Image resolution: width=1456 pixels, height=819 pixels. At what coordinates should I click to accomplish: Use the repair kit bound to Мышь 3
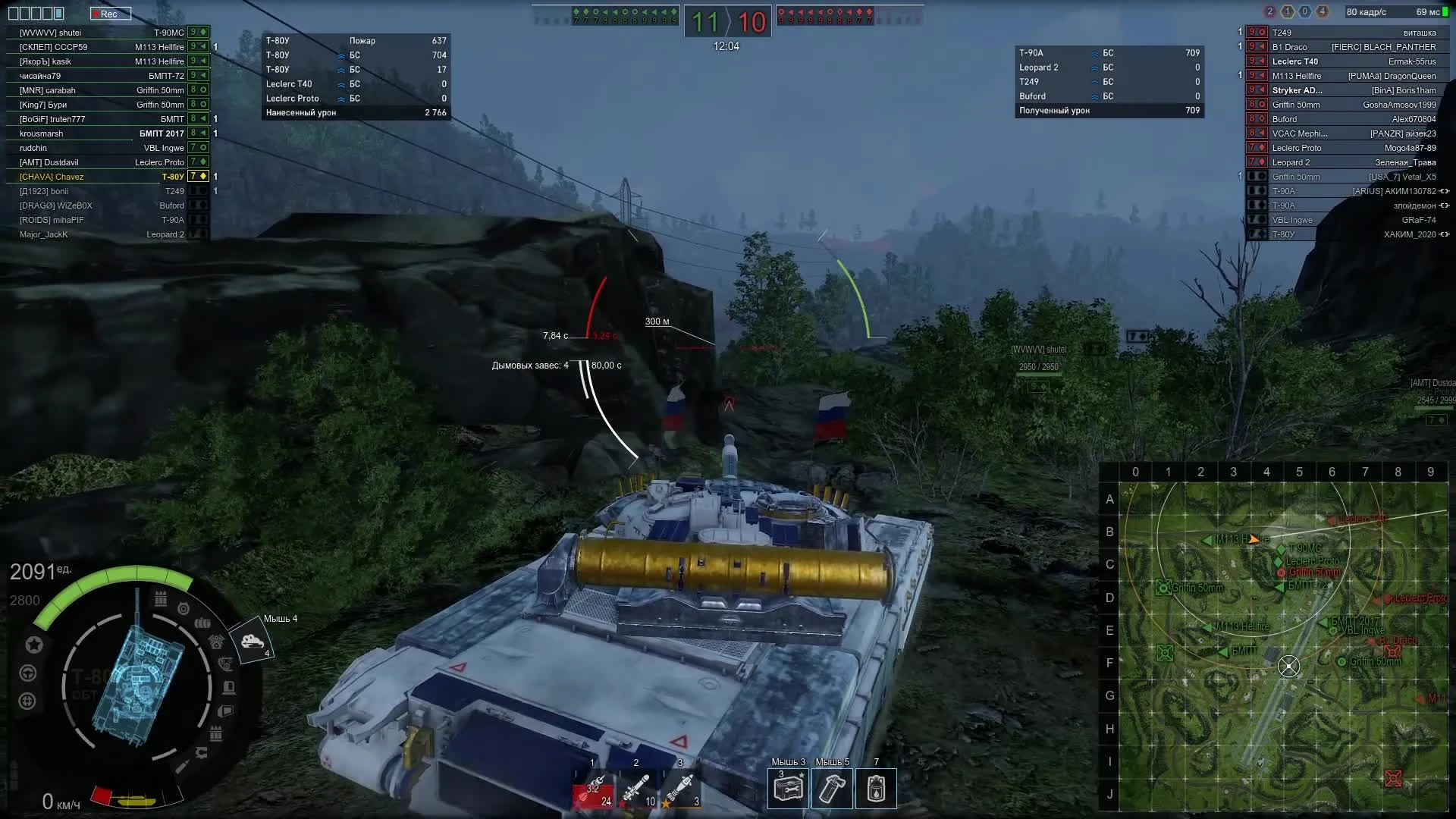(x=787, y=789)
